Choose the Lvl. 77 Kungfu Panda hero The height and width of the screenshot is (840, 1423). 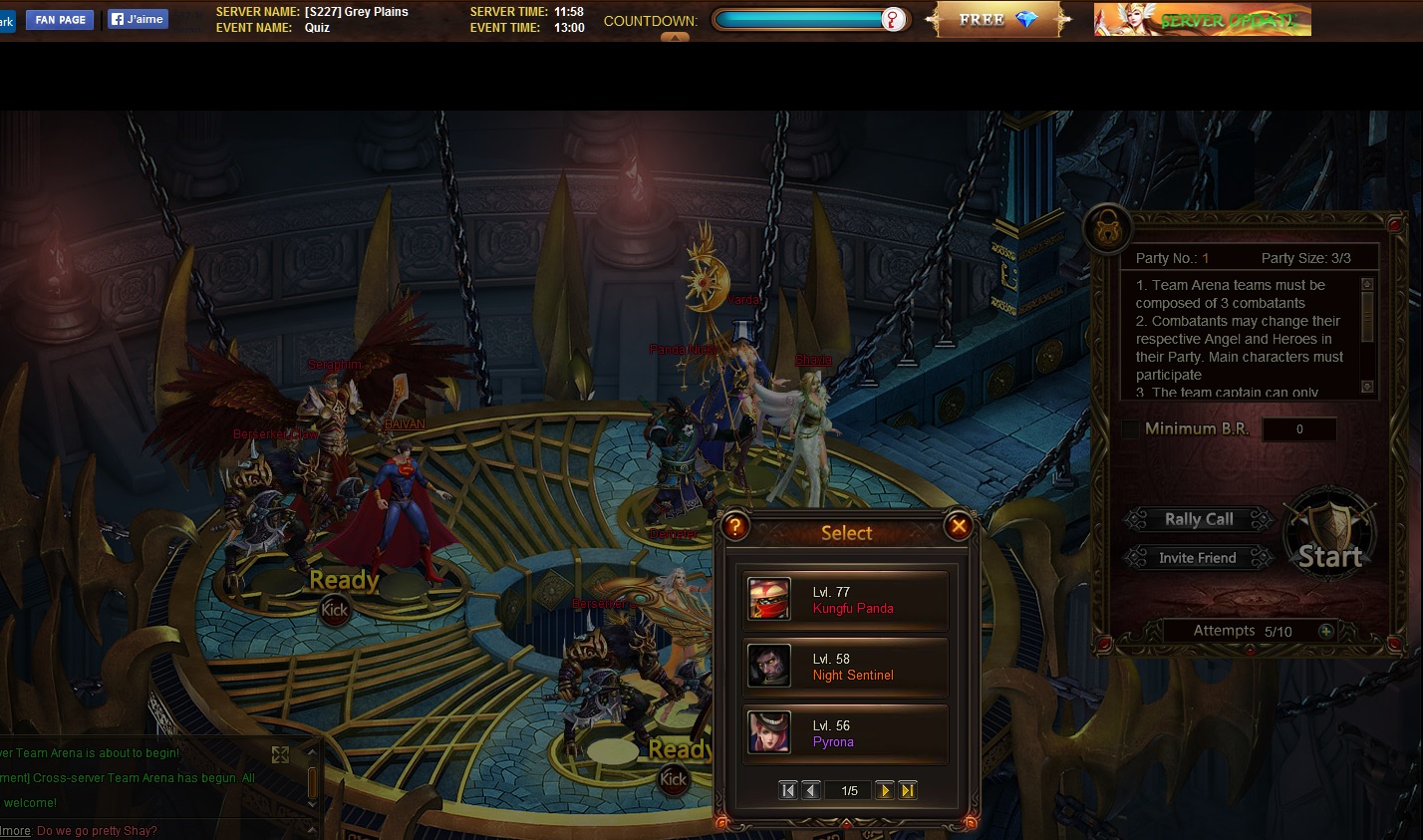click(x=845, y=600)
